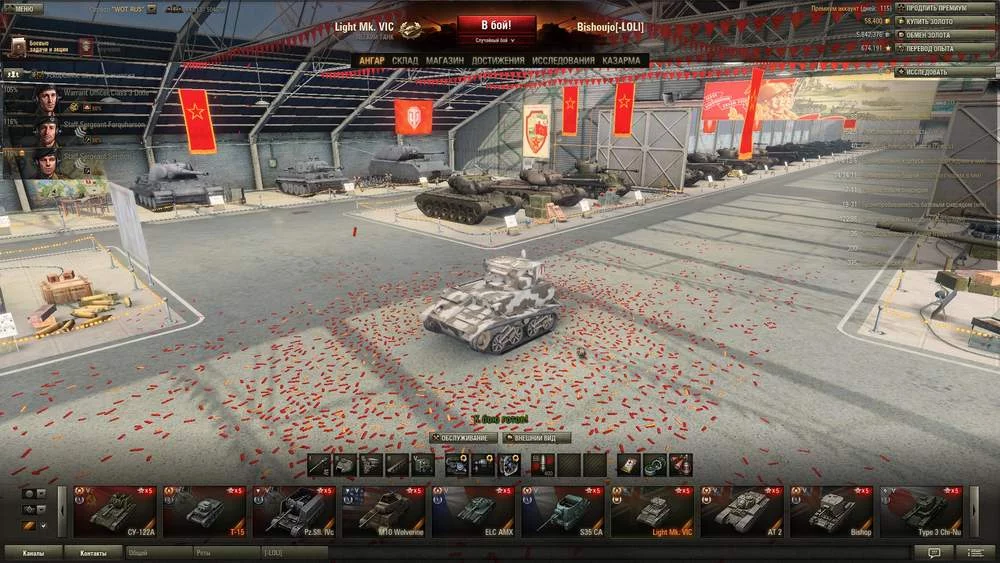This screenshot has height=563, width=1000.
Task: Click the red "В бой!" battle button
Action: coord(496,25)
